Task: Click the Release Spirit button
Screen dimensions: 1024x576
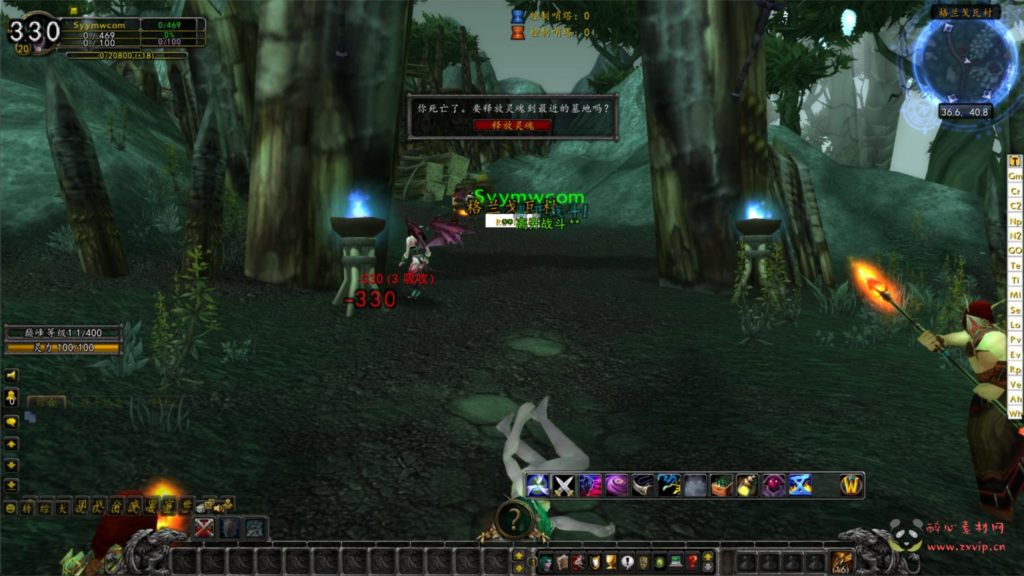Action: tap(512, 125)
